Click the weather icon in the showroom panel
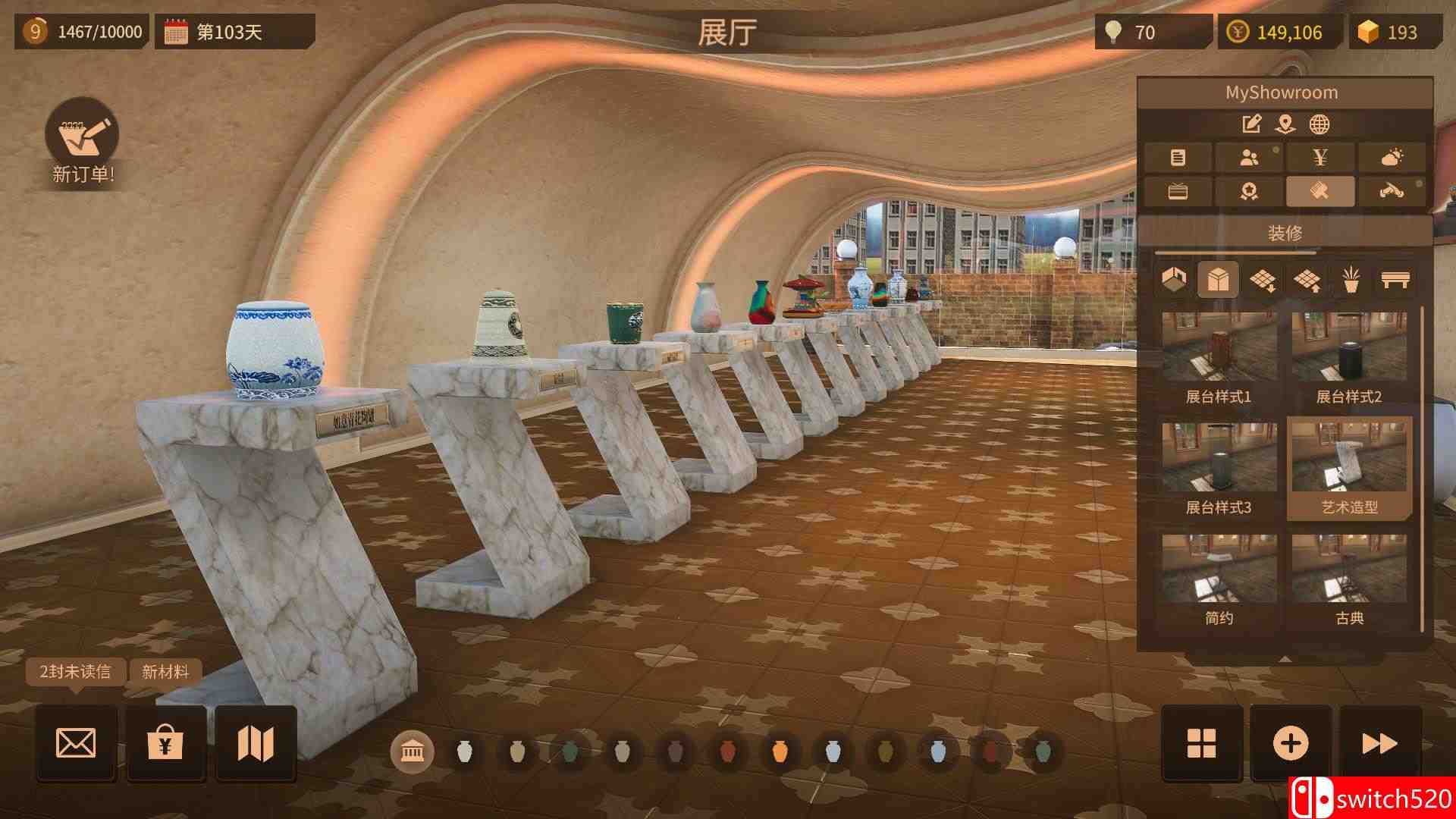Viewport: 1456px width, 819px height. click(1390, 158)
